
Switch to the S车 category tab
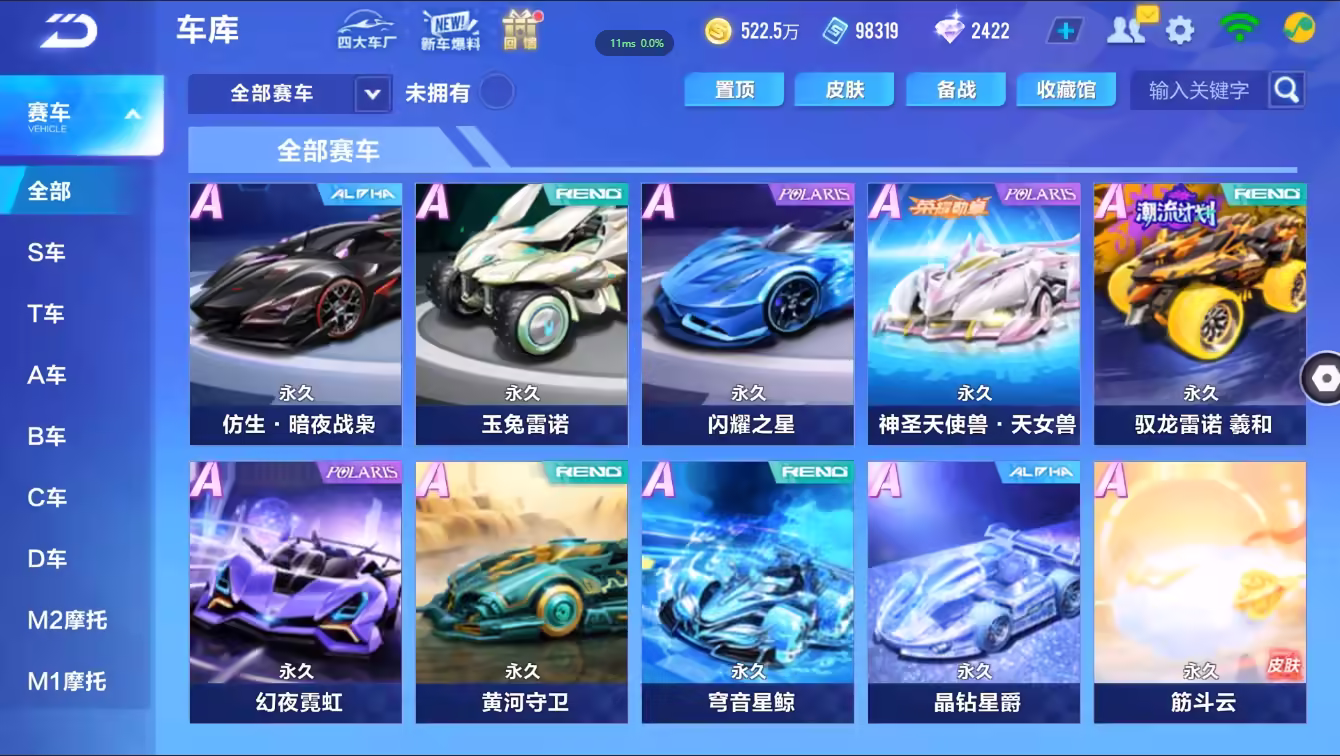[47, 252]
